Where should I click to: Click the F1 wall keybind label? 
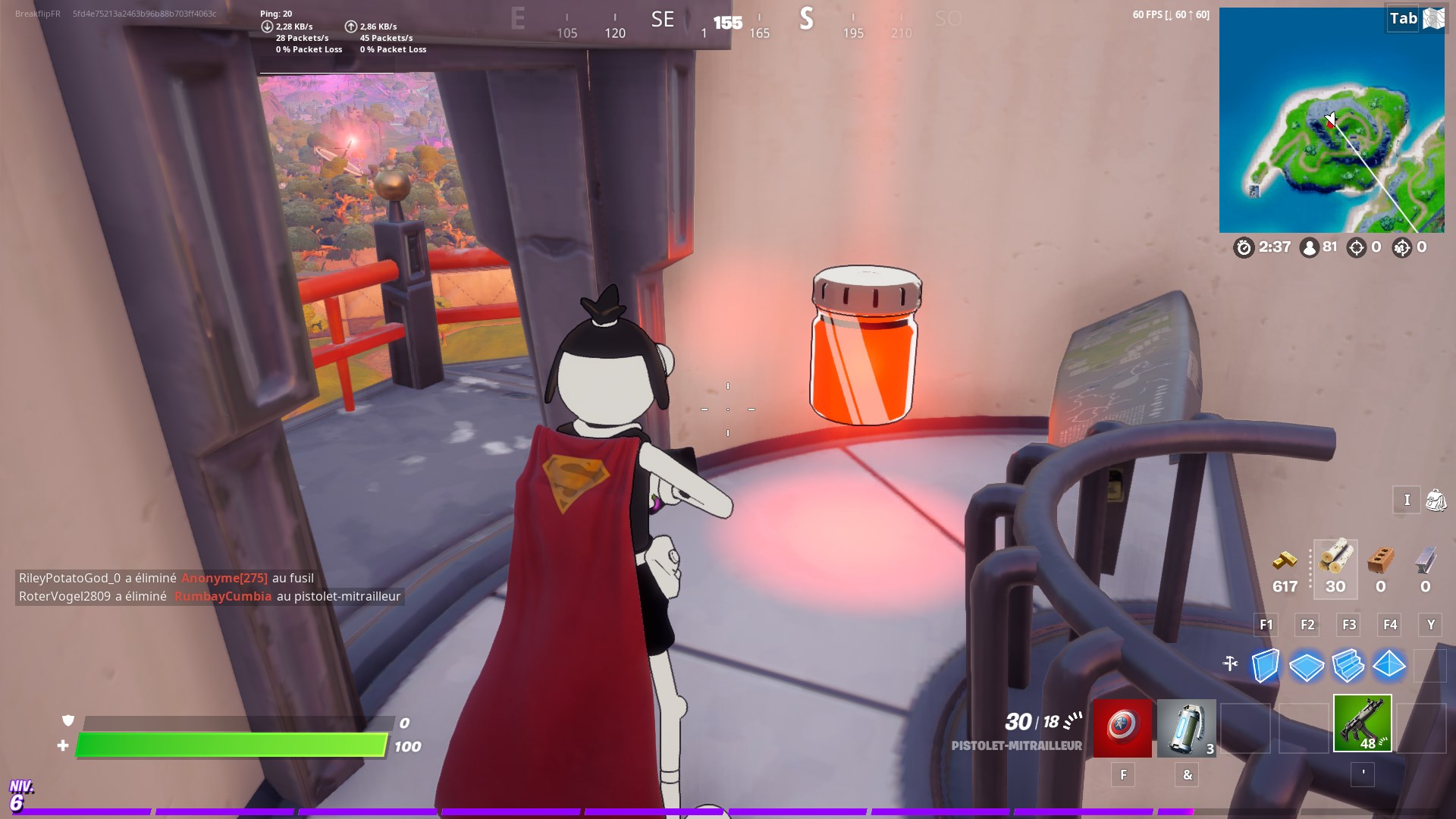tap(1266, 625)
